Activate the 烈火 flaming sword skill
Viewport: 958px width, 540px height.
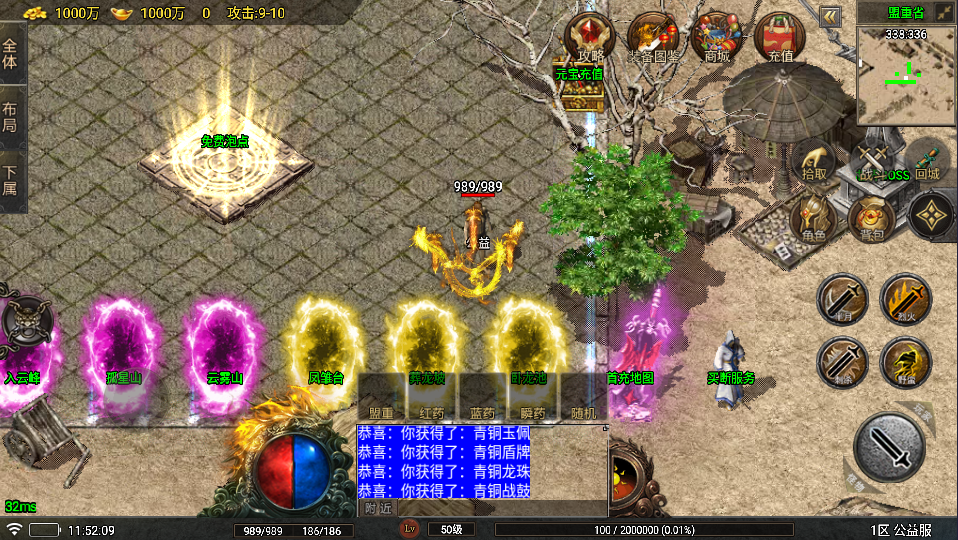906,299
